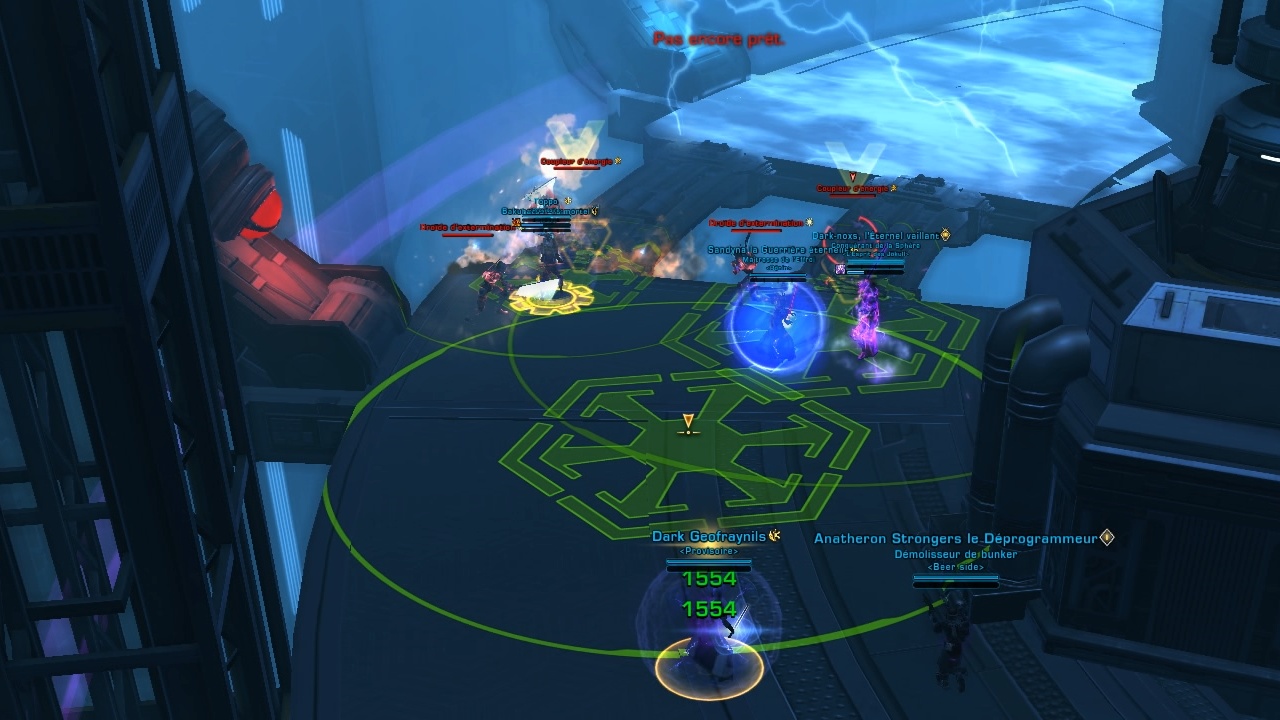Target the Coupleur d'énergie on the right
This screenshot has height=720, width=1280.
[x=851, y=188]
